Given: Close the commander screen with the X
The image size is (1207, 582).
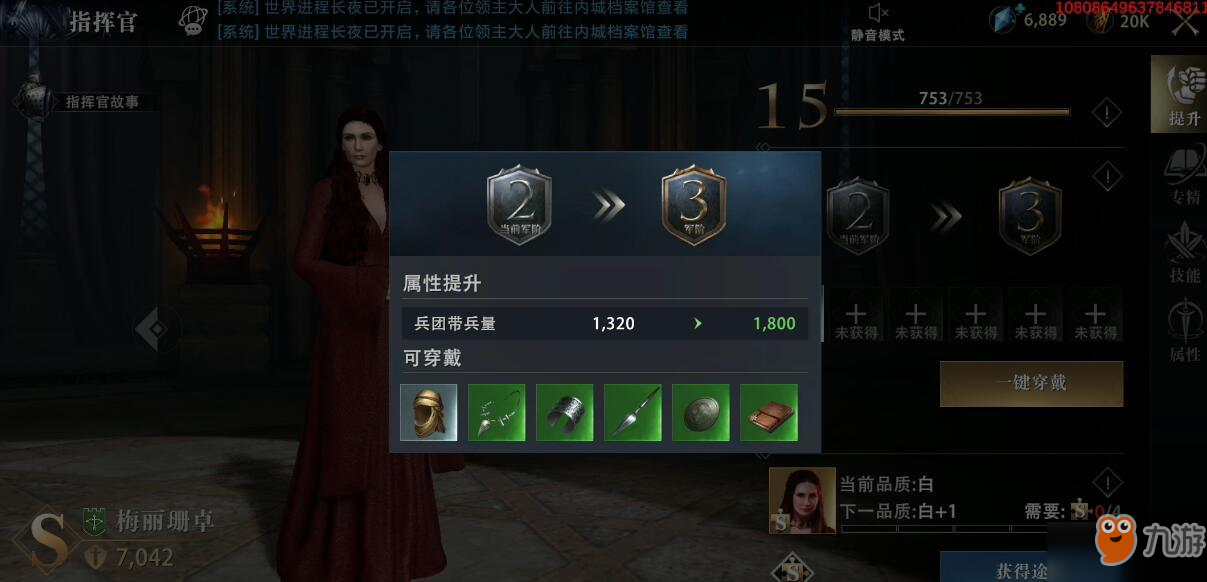Looking at the screenshot, I should click(1186, 22).
